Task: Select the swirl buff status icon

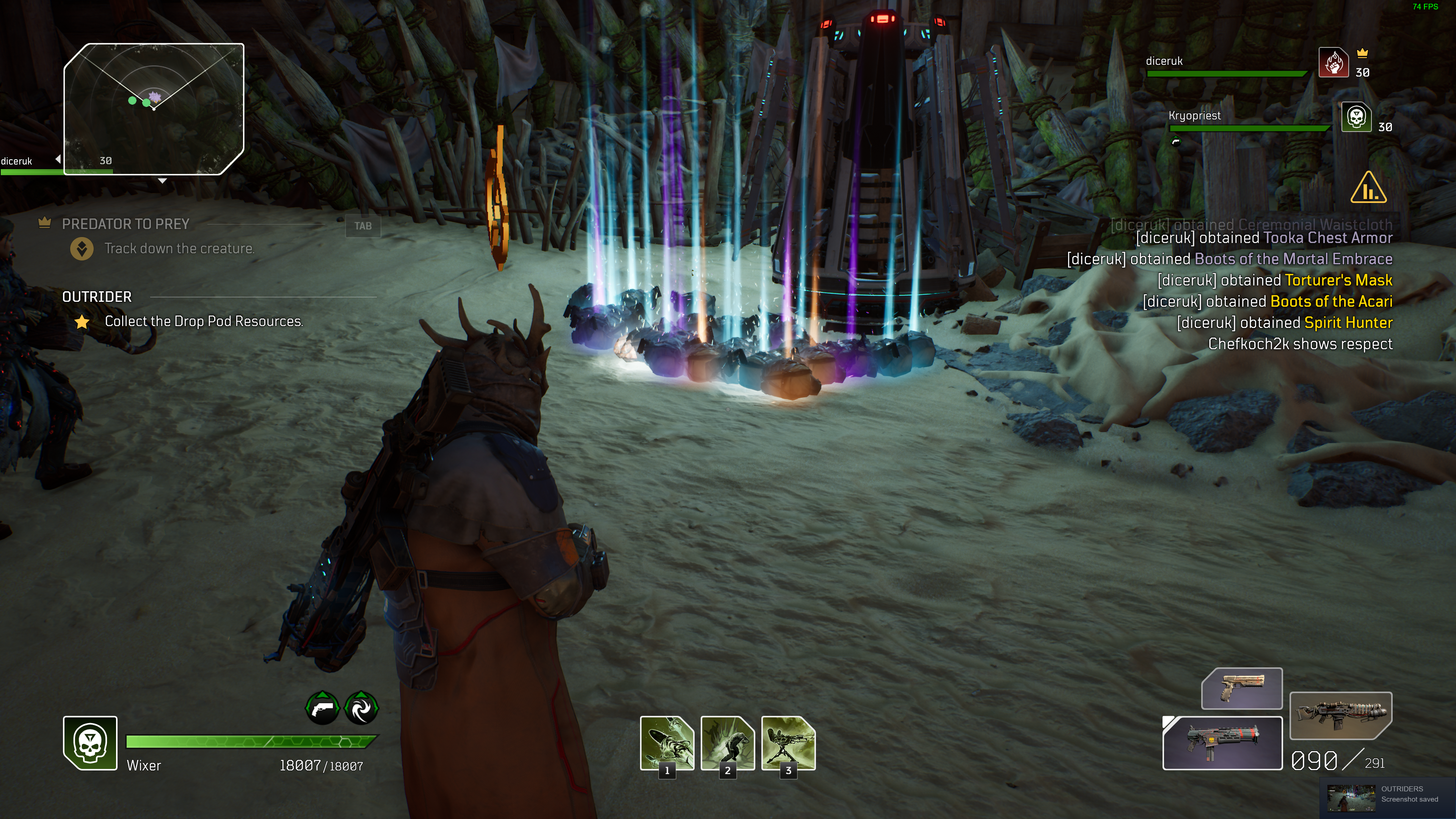Action: [361, 708]
